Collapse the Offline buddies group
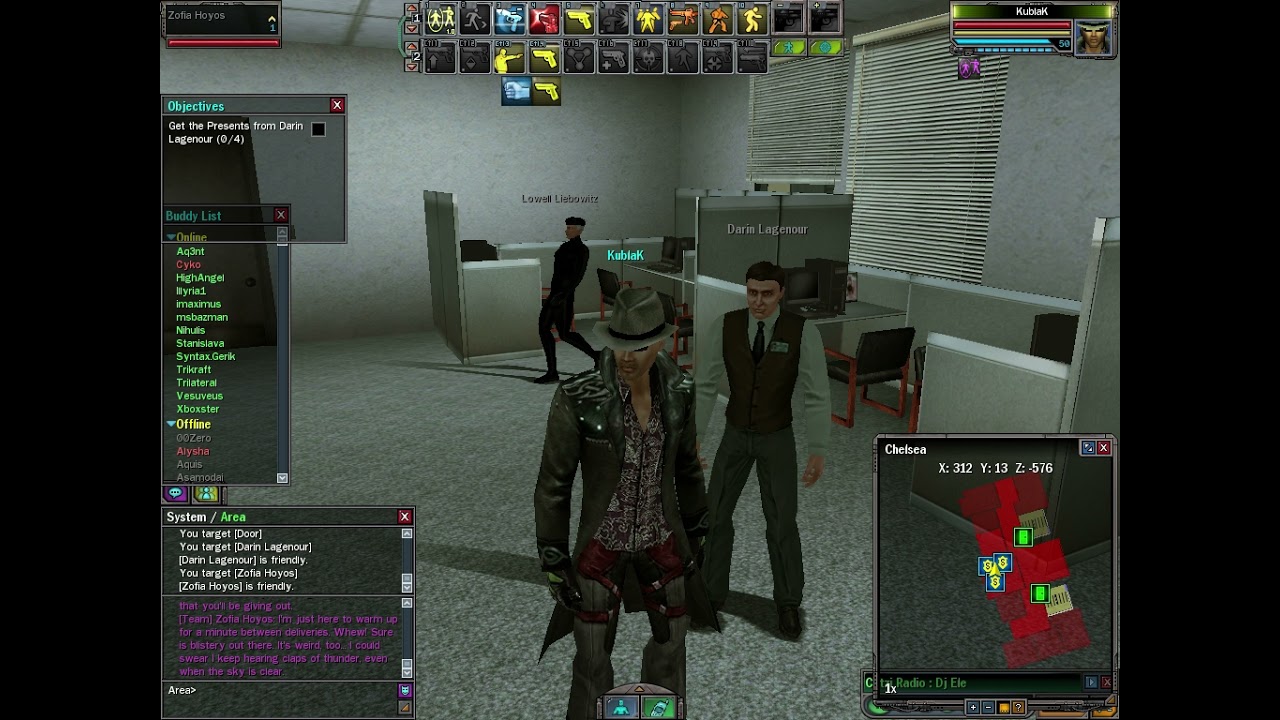The height and width of the screenshot is (720, 1280). pyautogui.click(x=171, y=424)
